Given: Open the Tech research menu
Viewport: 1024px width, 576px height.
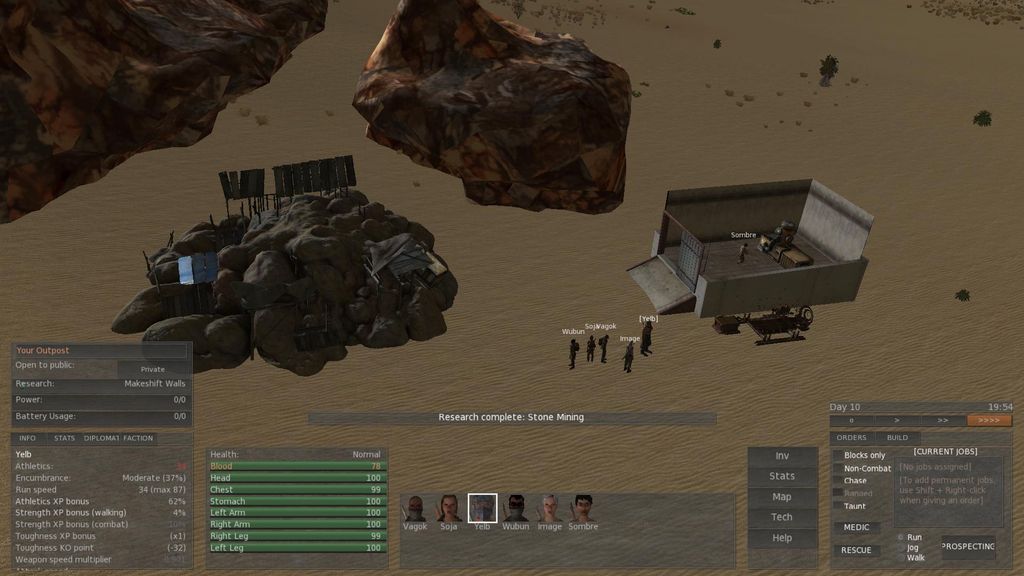Looking at the screenshot, I should pyautogui.click(x=782, y=517).
